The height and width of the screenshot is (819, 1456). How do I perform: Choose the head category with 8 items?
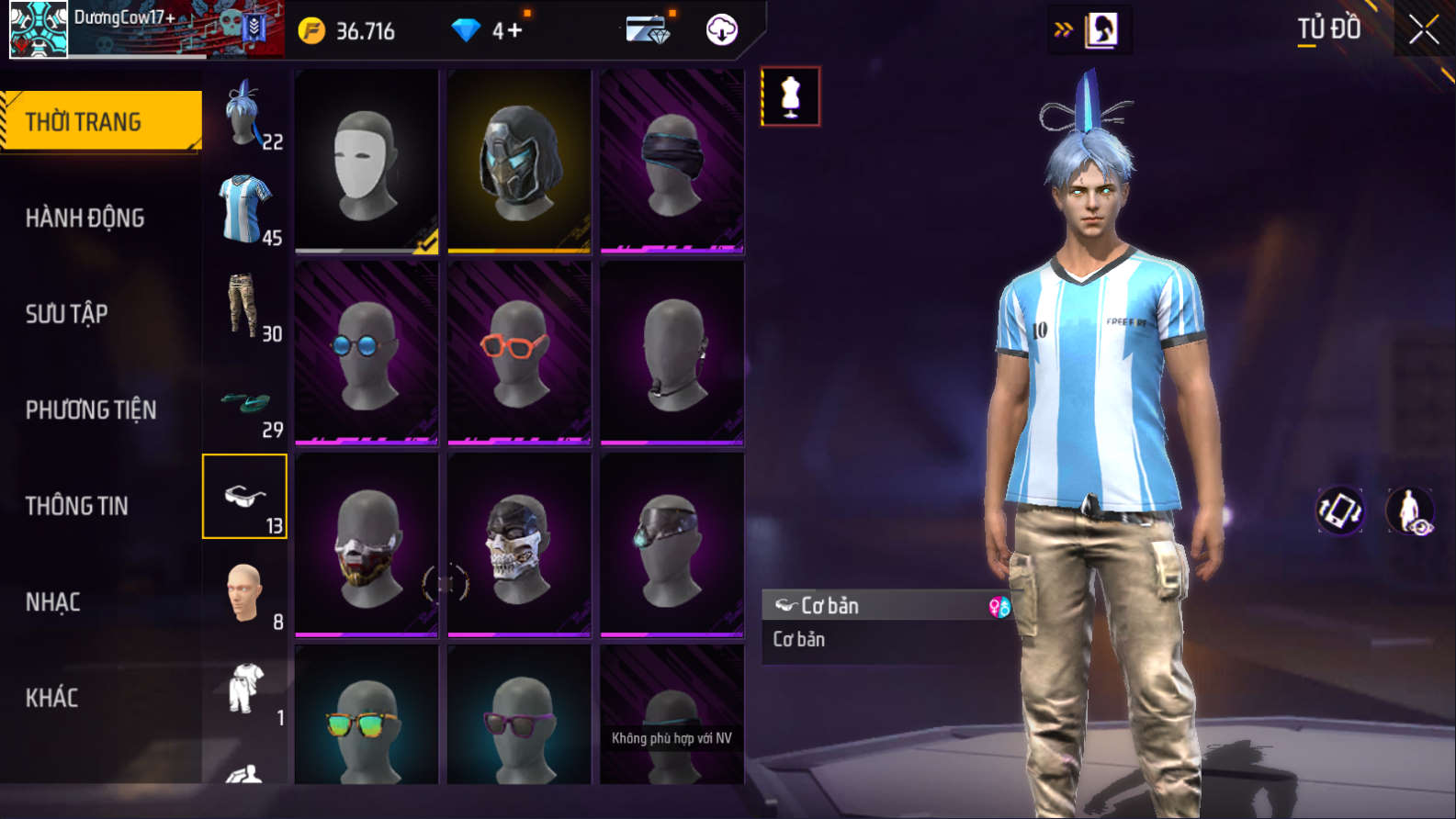pyautogui.click(x=245, y=594)
